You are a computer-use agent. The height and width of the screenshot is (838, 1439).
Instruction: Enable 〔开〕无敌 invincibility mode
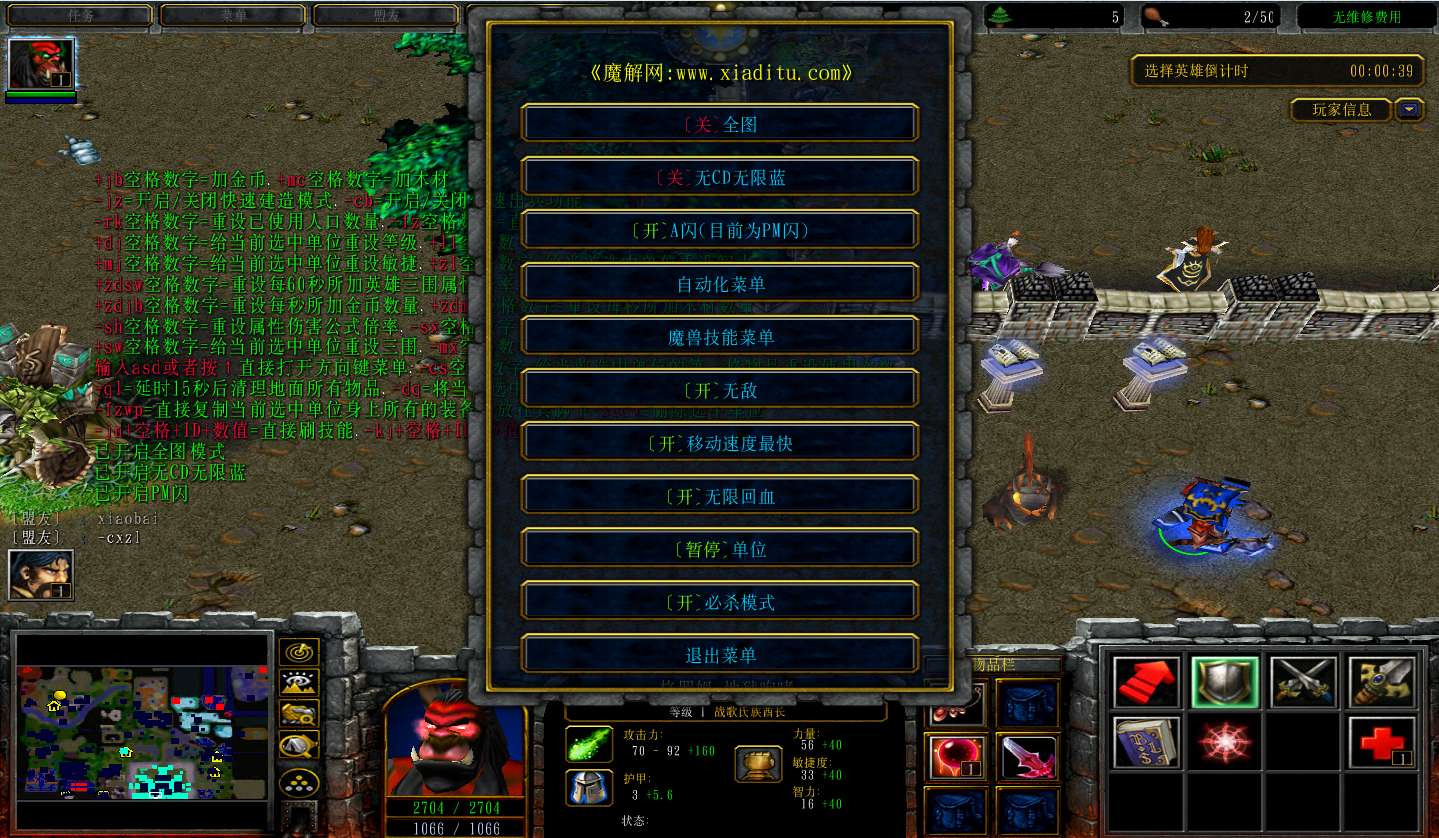[718, 389]
